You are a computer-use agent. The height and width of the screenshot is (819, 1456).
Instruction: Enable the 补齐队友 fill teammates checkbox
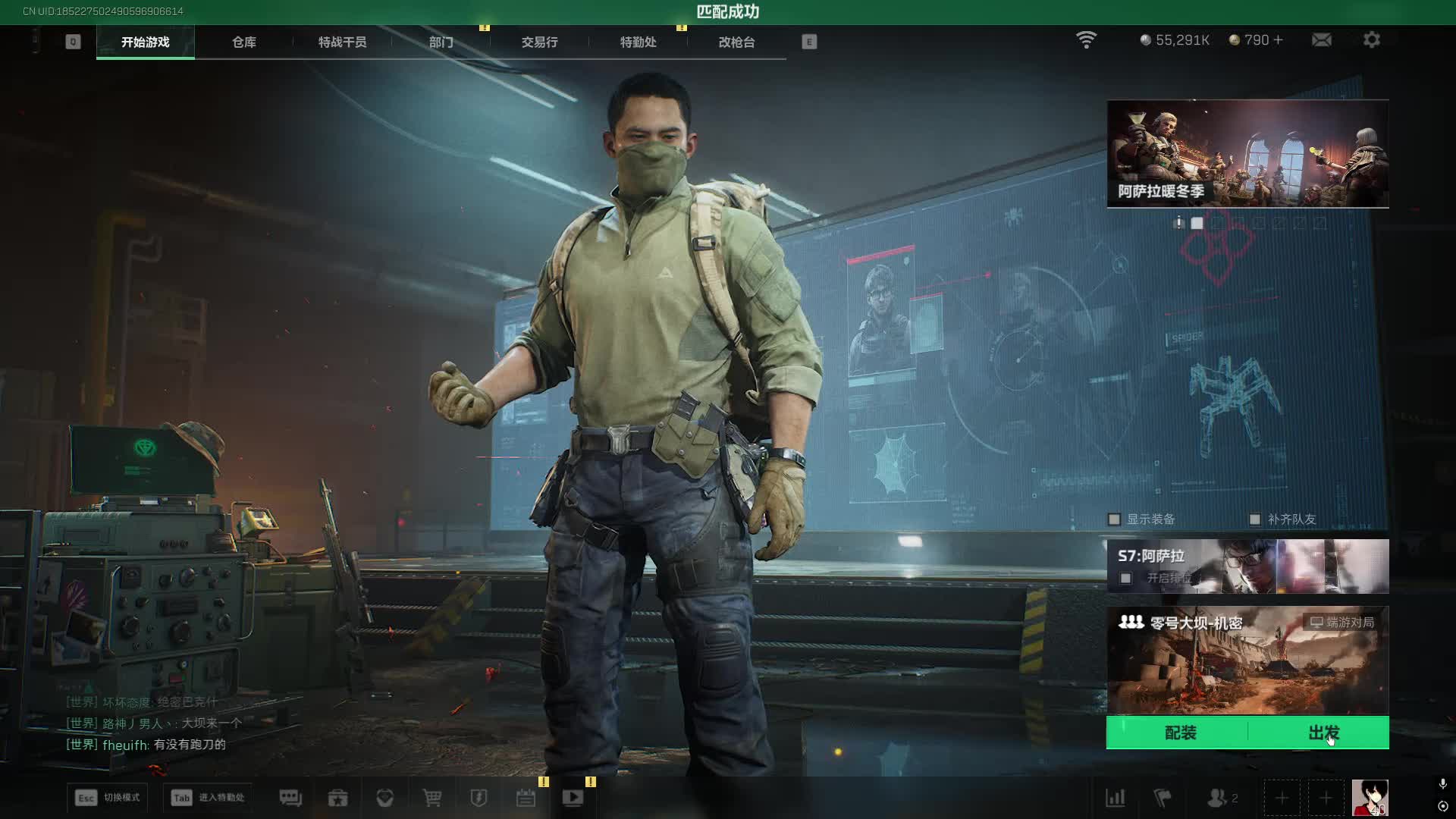[1255, 519]
